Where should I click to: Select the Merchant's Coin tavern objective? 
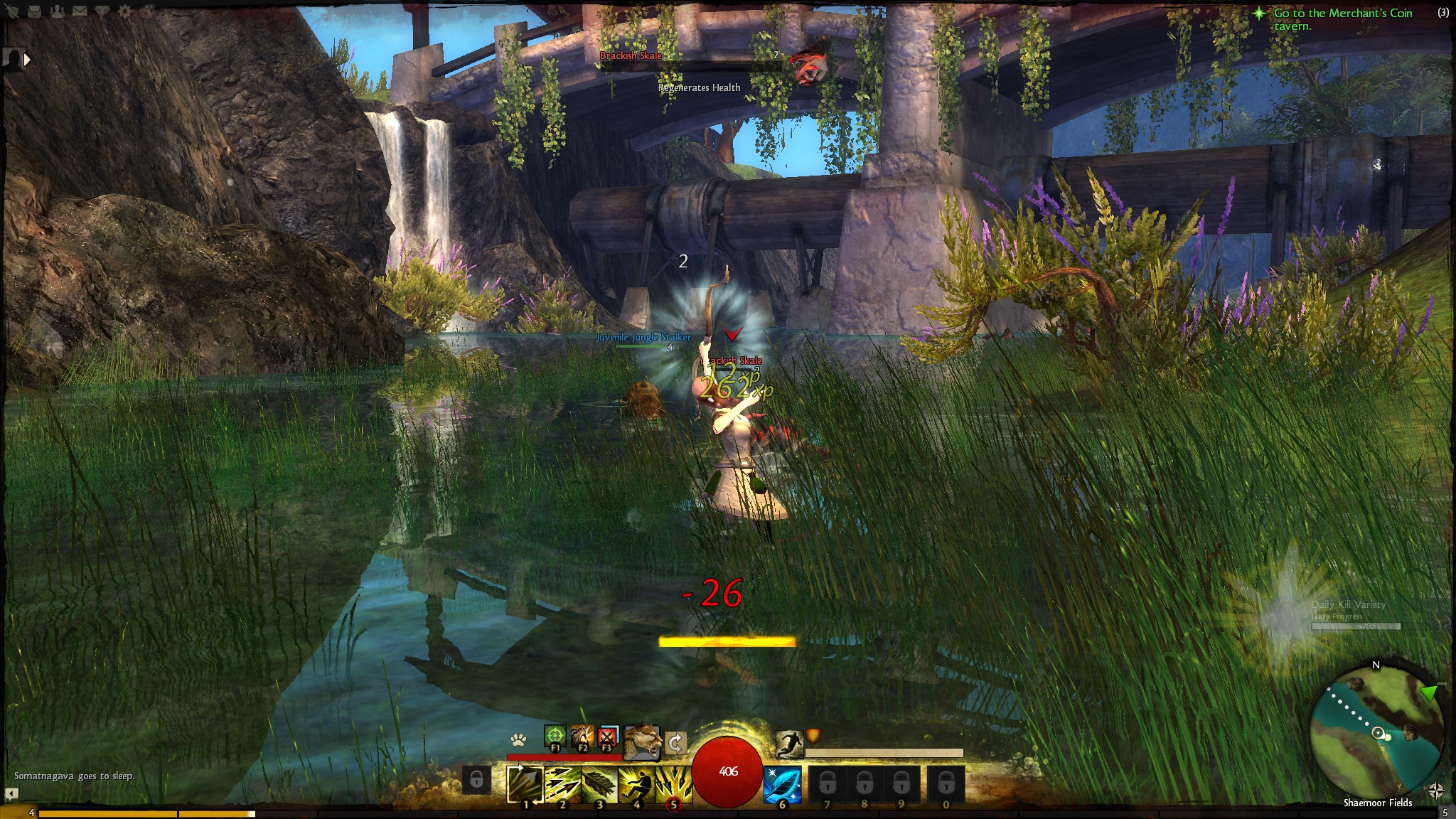point(1342,19)
